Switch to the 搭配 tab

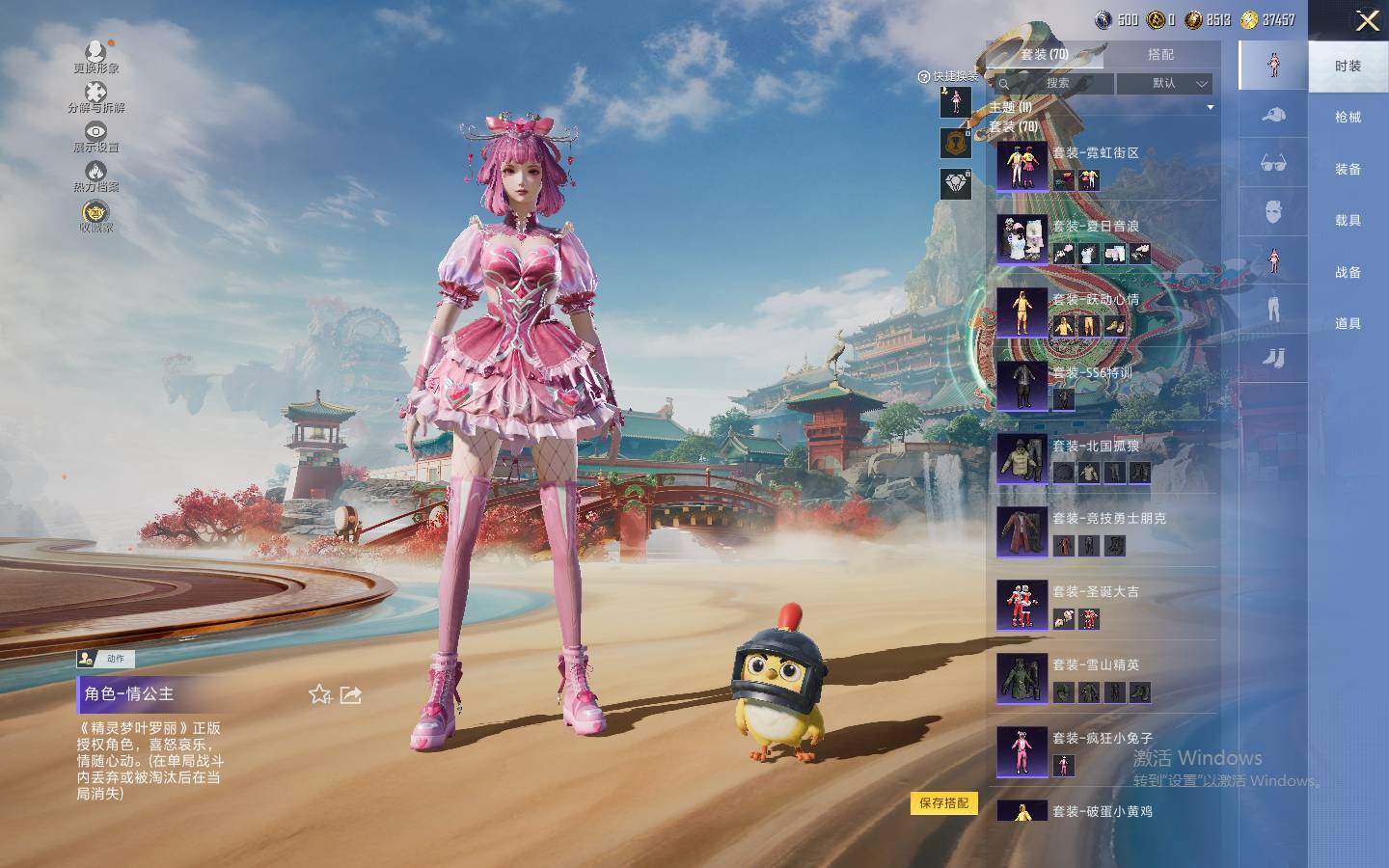point(1160,55)
